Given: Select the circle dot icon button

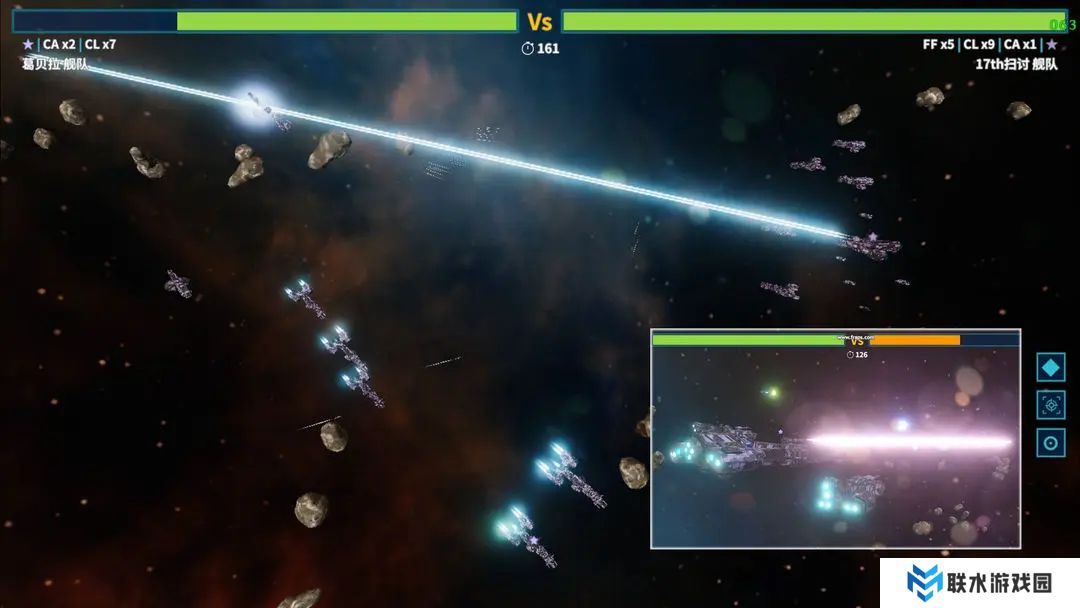Looking at the screenshot, I should coord(1051,443).
